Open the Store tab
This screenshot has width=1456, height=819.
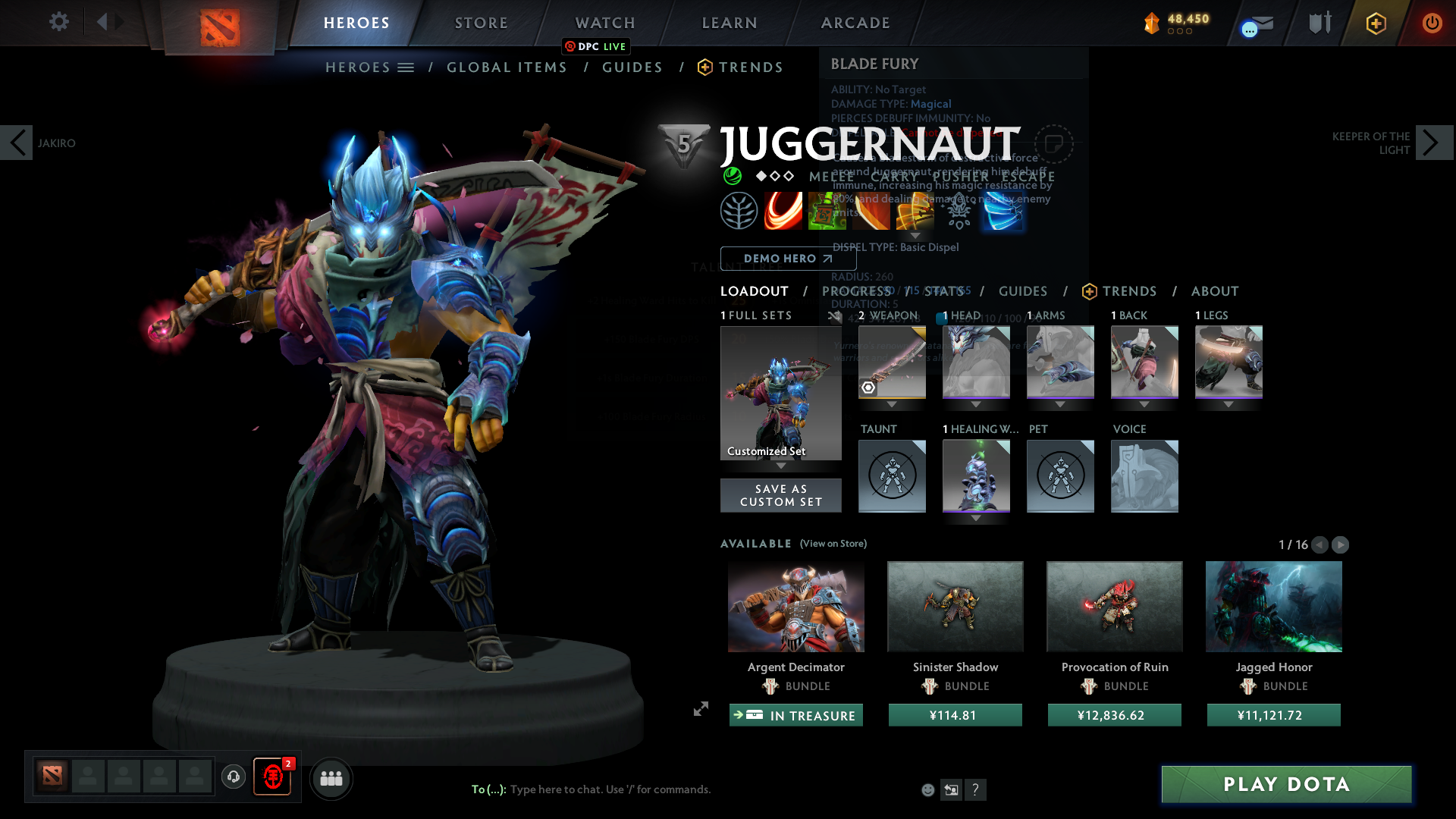(x=482, y=23)
